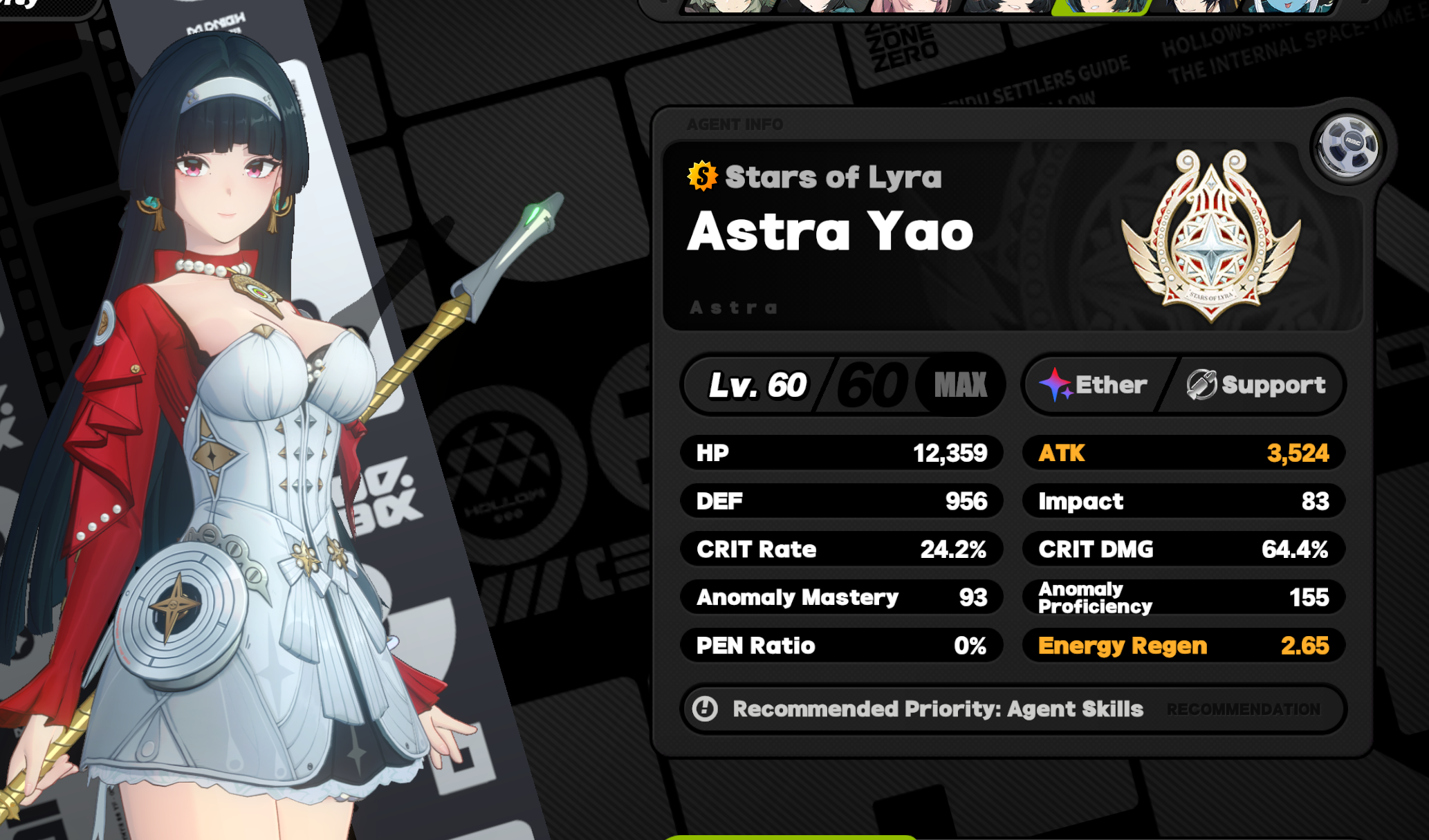Click the S-rank rarity badge next to Stars of Lyra
The image size is (1429, 840).
[x=701, y=176]
